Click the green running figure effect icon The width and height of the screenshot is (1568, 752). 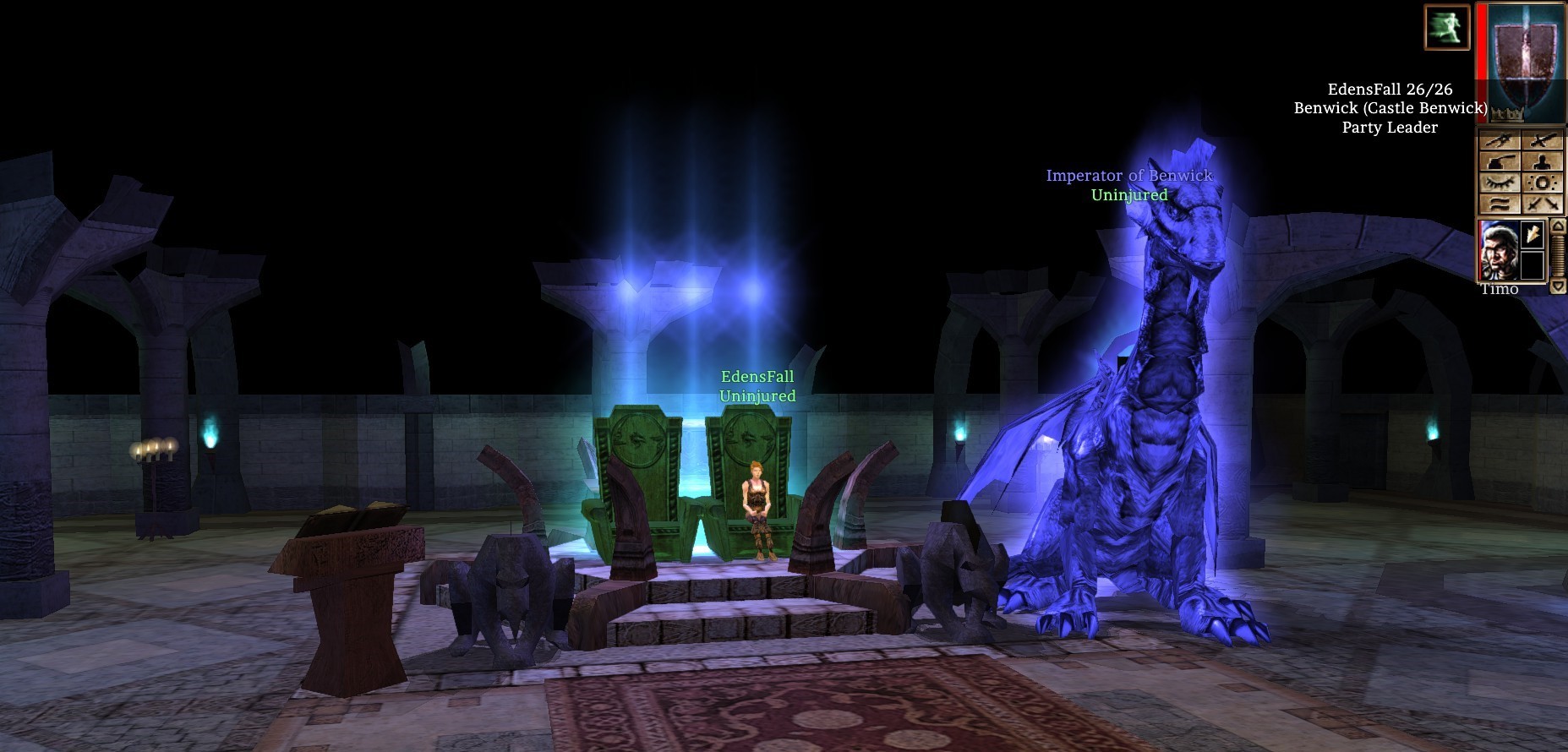(x=1446, y=27)
